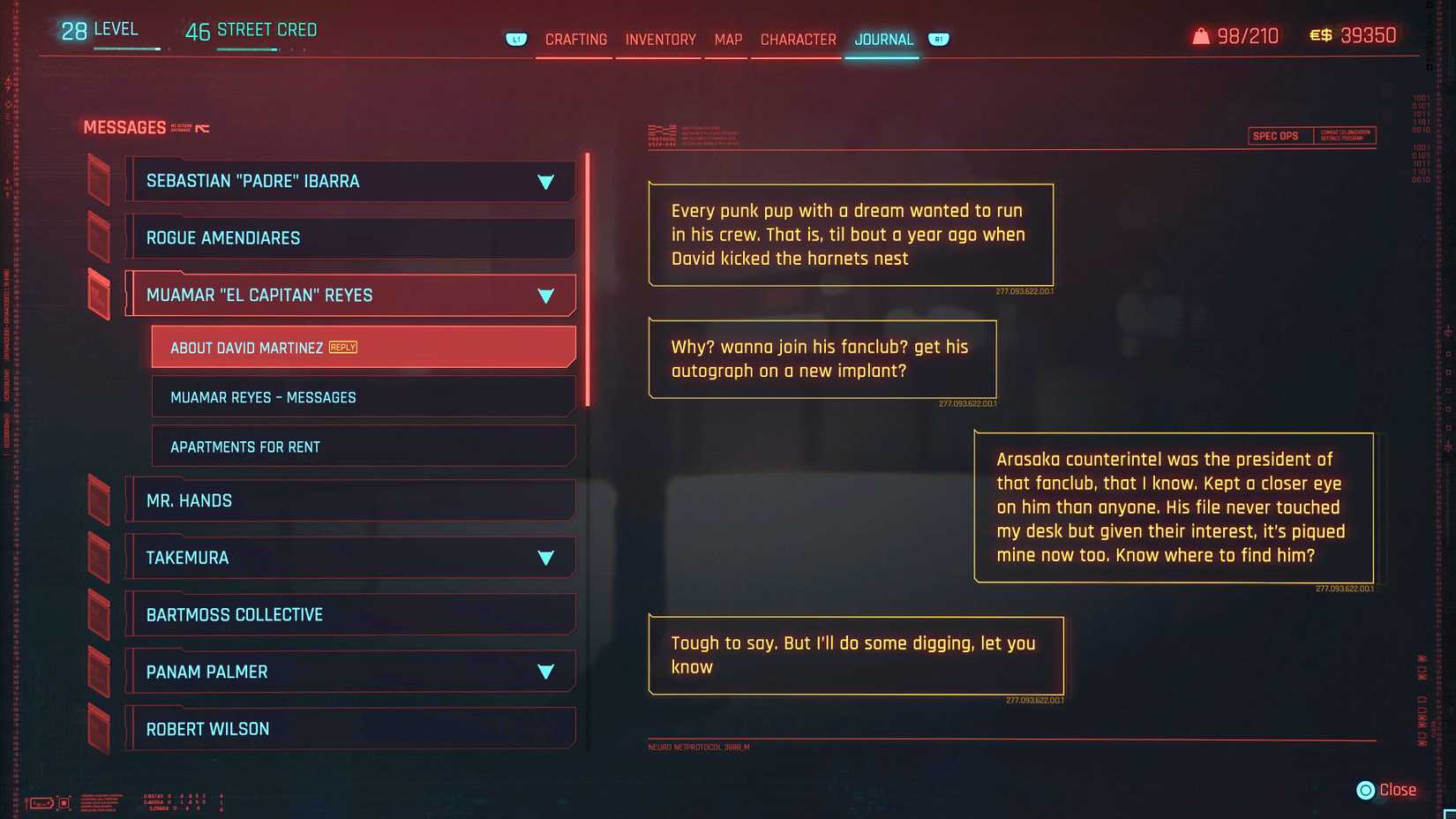Select the folder icon beside Bartmoss Collective
Image resolution: width=1456 pixels, height=819 pixels.
pos(99,613)
